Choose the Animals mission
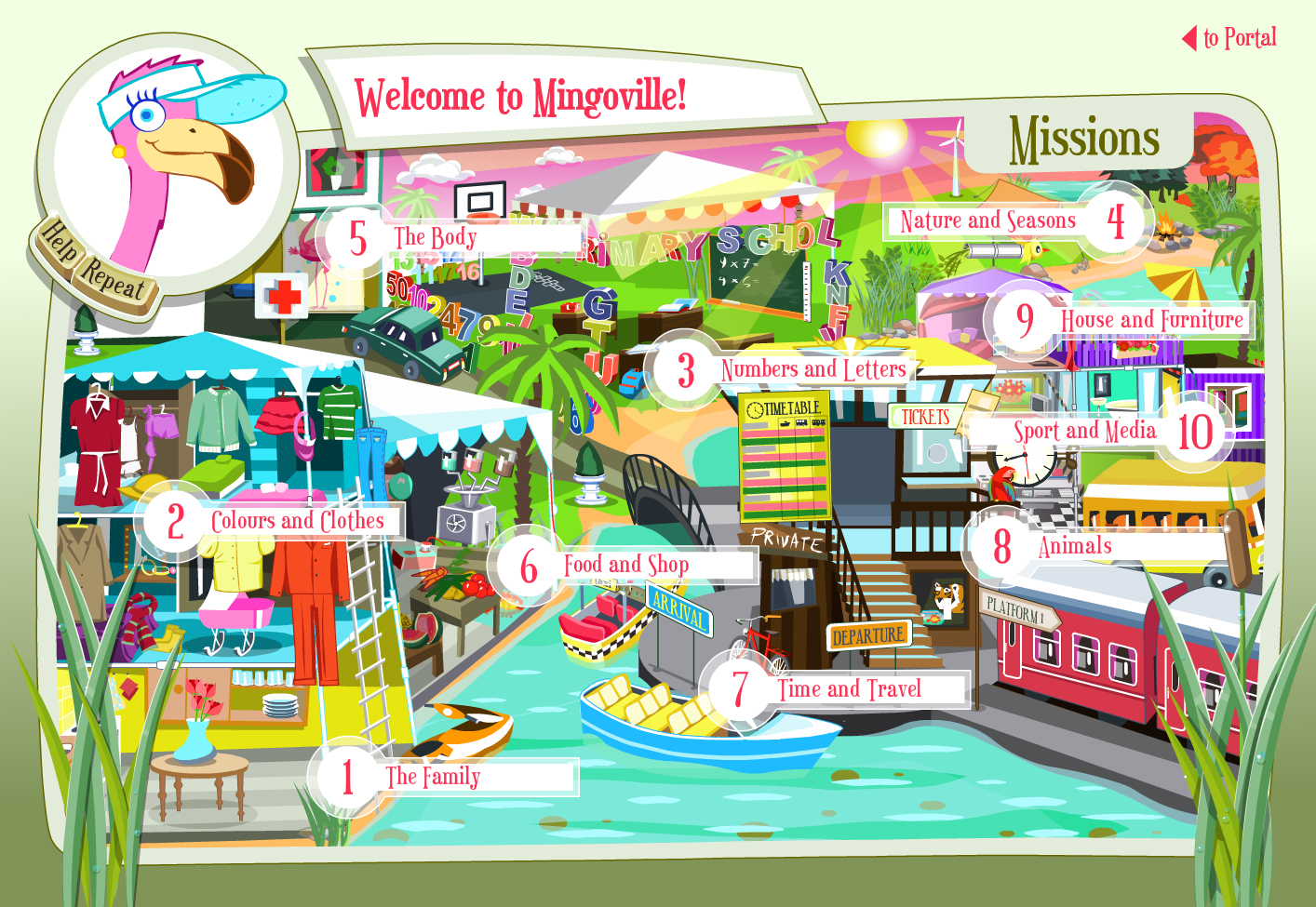The height and width of the screenshot is (907, 1316). point(1075,546)
